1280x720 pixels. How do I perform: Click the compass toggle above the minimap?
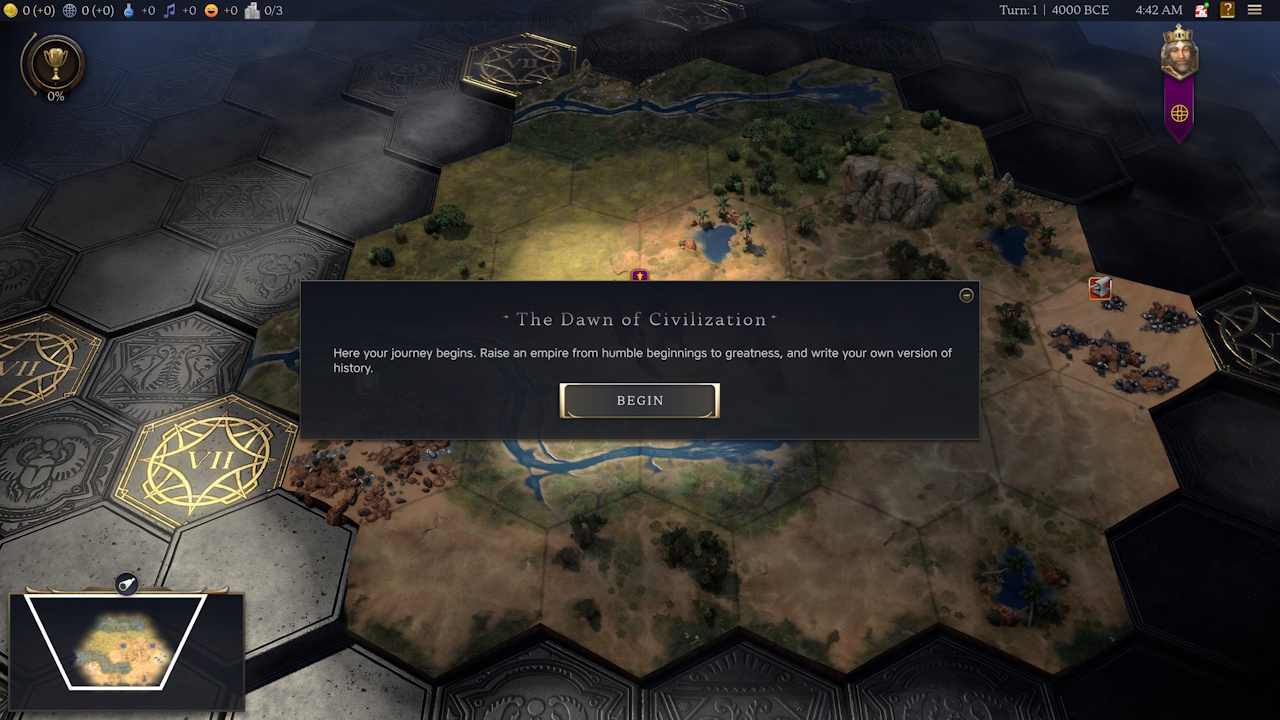pyautogui.click(x=128, y=583)
